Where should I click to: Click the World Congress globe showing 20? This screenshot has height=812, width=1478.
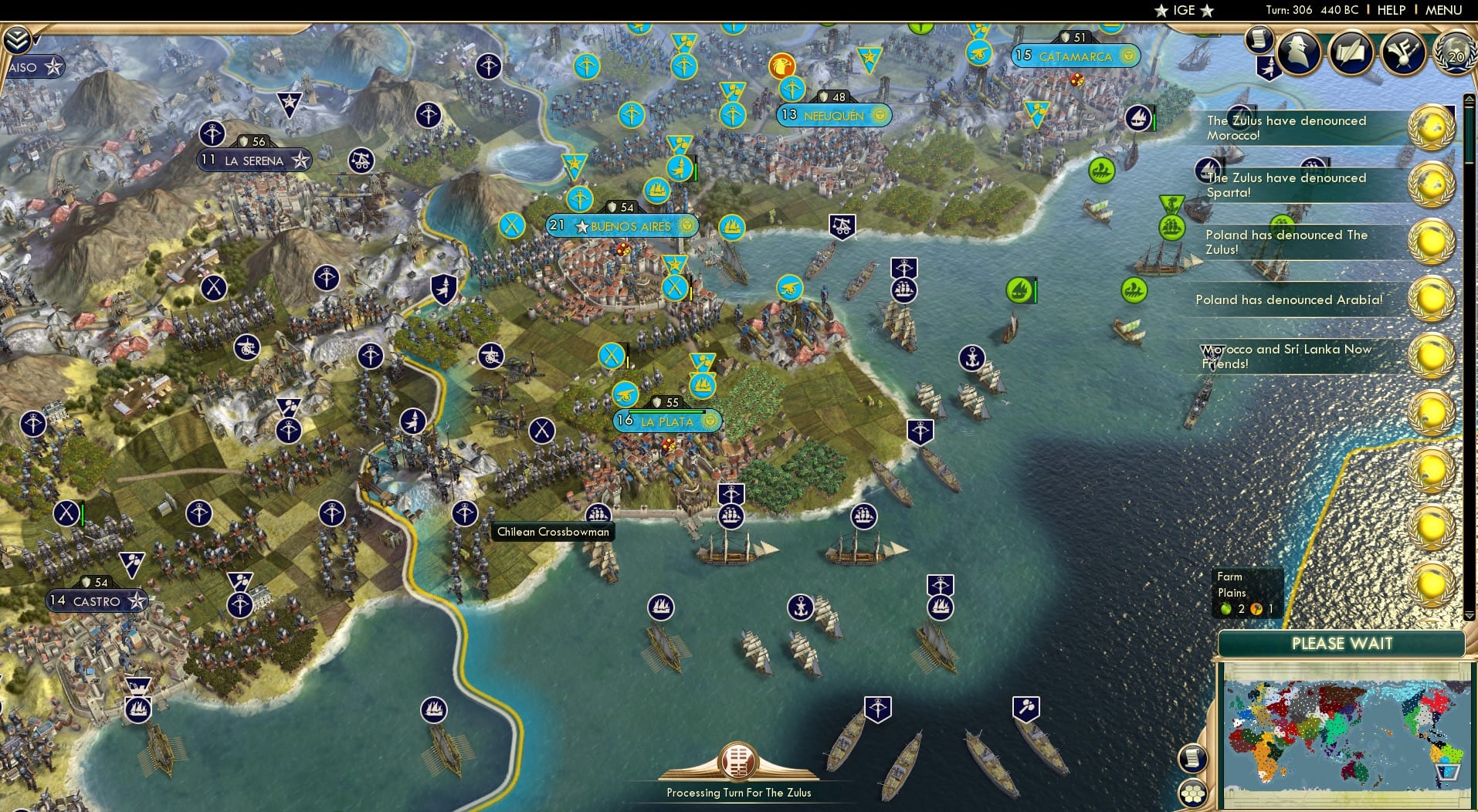click(1455, 55)
